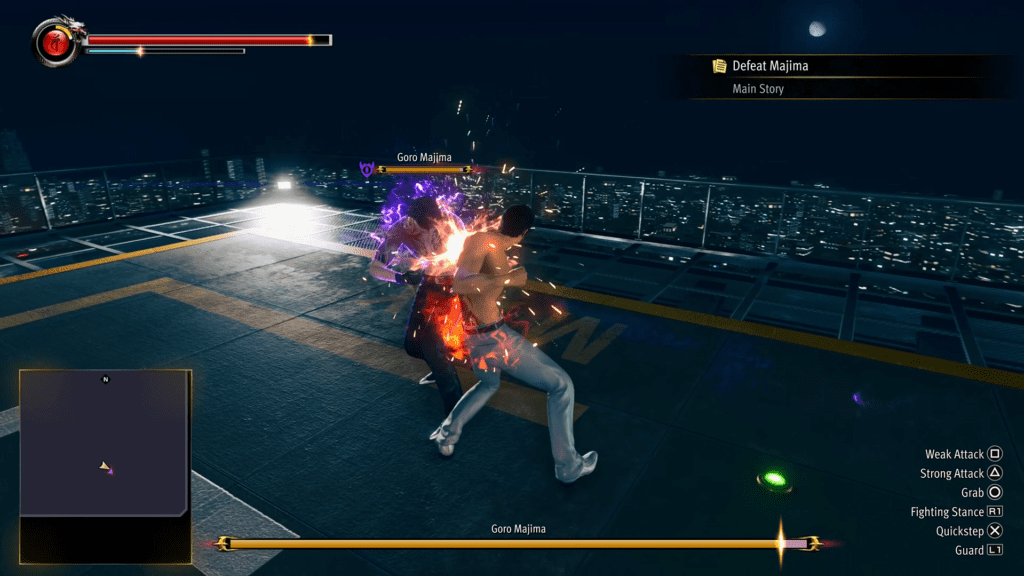Click the purple demon icon beside Goro Majima

tap(367, 170)
